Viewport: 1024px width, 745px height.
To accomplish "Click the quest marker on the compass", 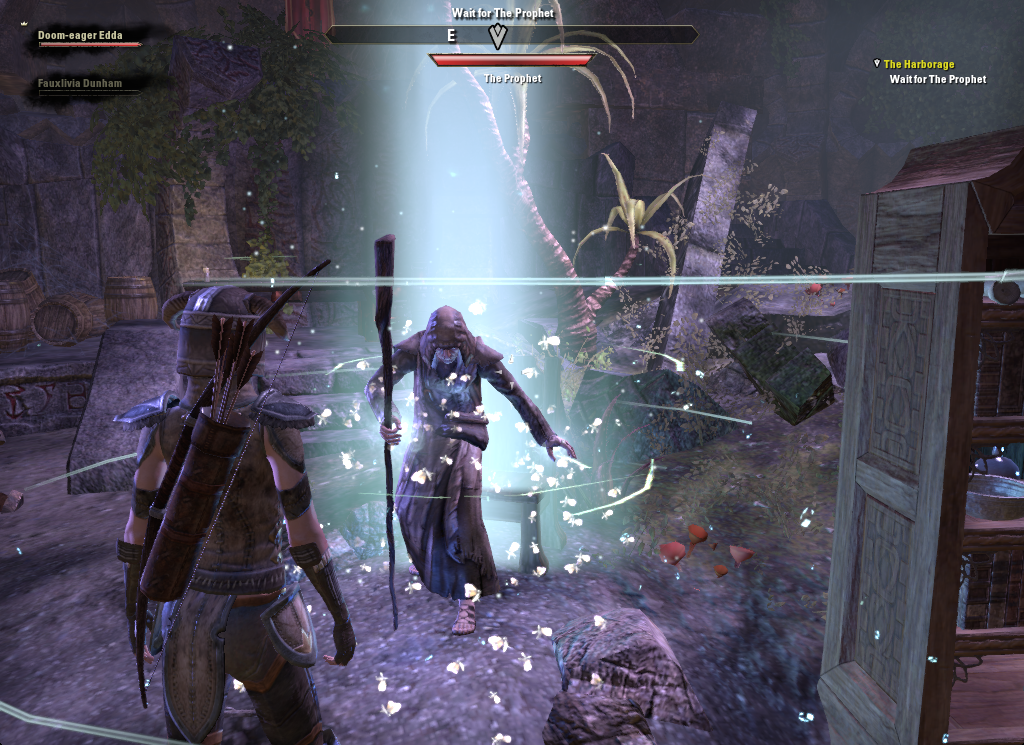I will pos(497,36).
